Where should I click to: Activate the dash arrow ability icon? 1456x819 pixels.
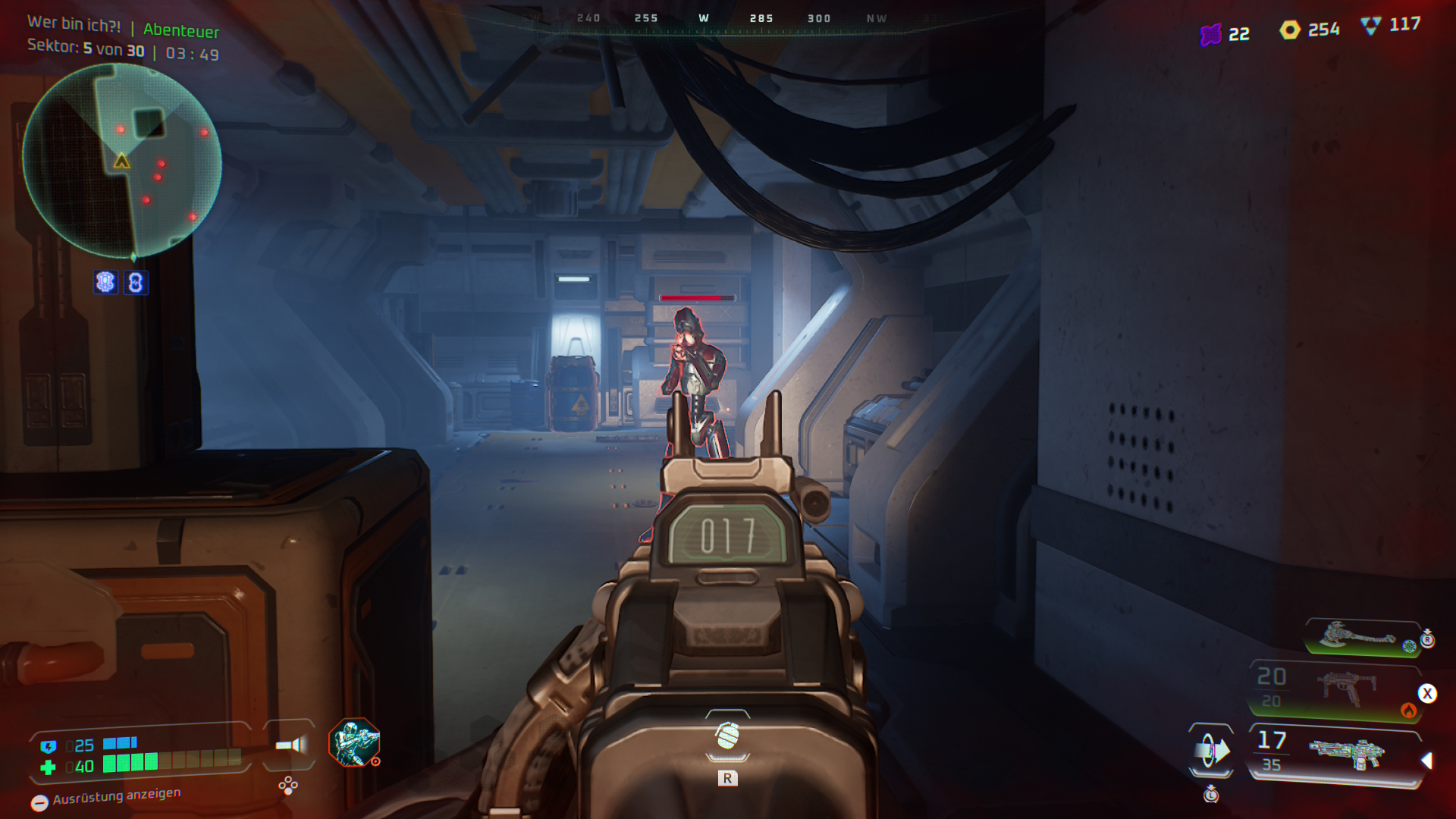click(x=1211, y=751)
